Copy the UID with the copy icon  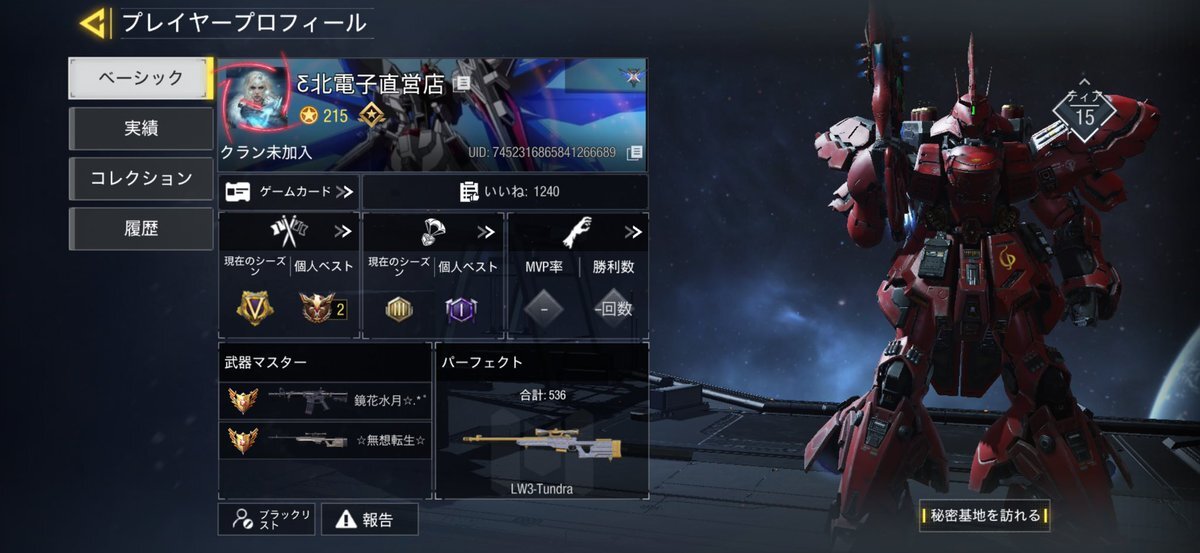(x=634, y=153)
